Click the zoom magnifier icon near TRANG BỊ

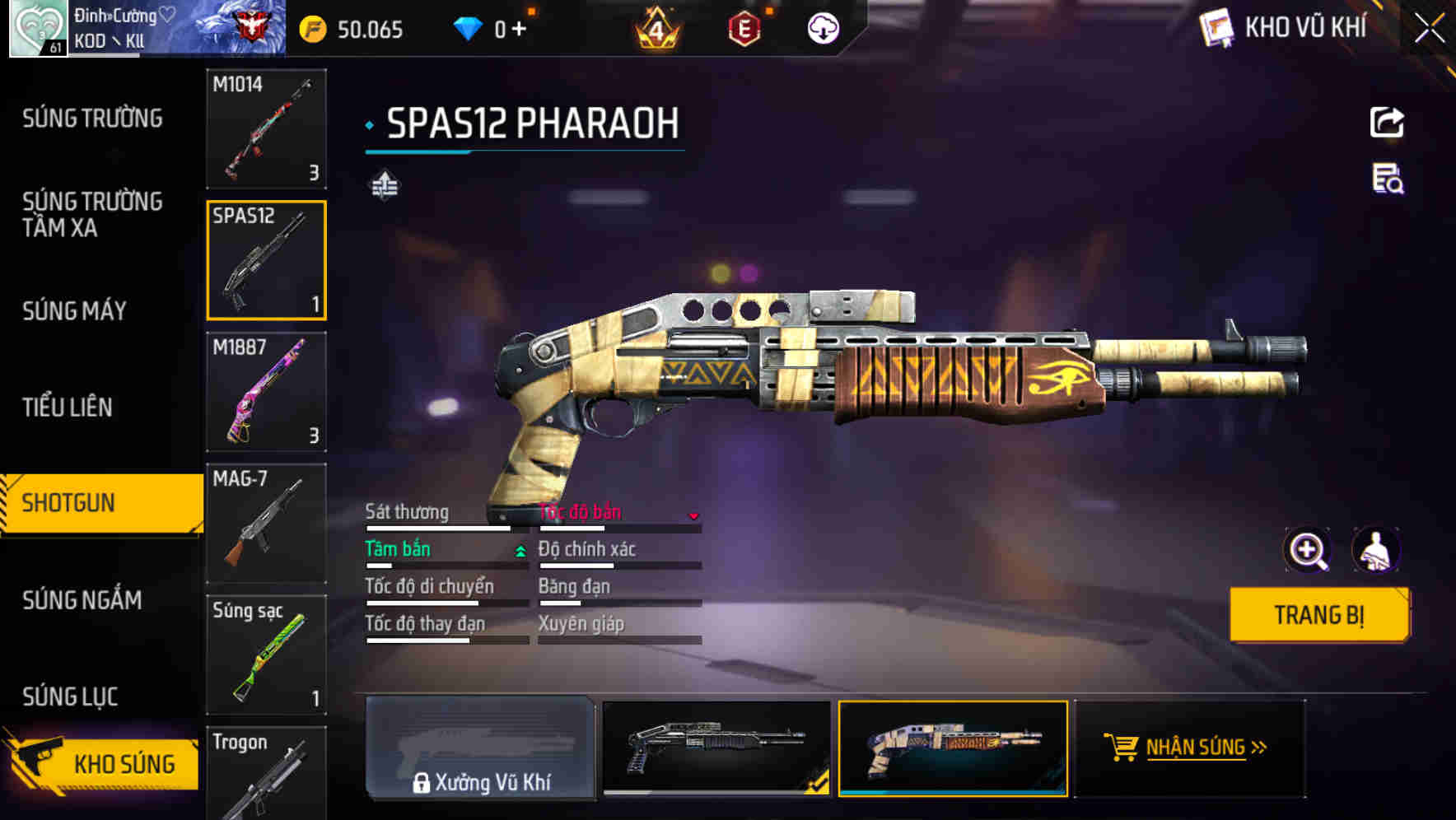pos(1309,550)
